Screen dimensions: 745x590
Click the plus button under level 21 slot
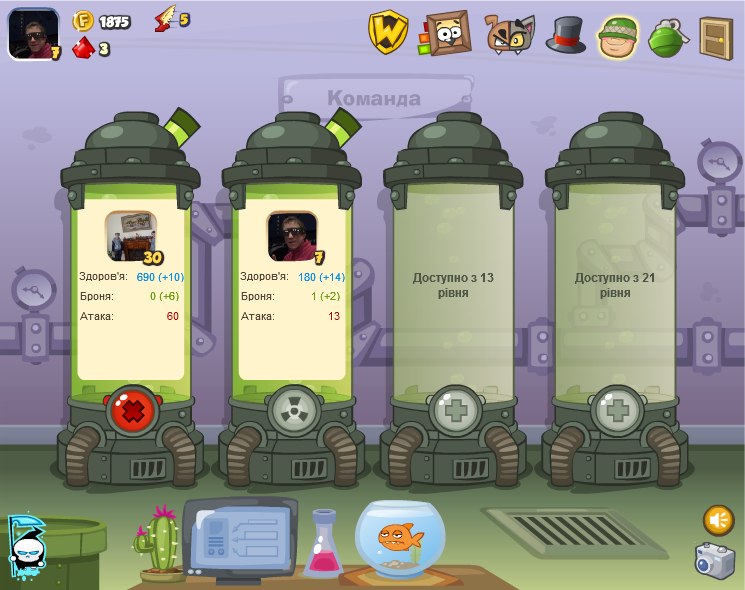point(615,409)
